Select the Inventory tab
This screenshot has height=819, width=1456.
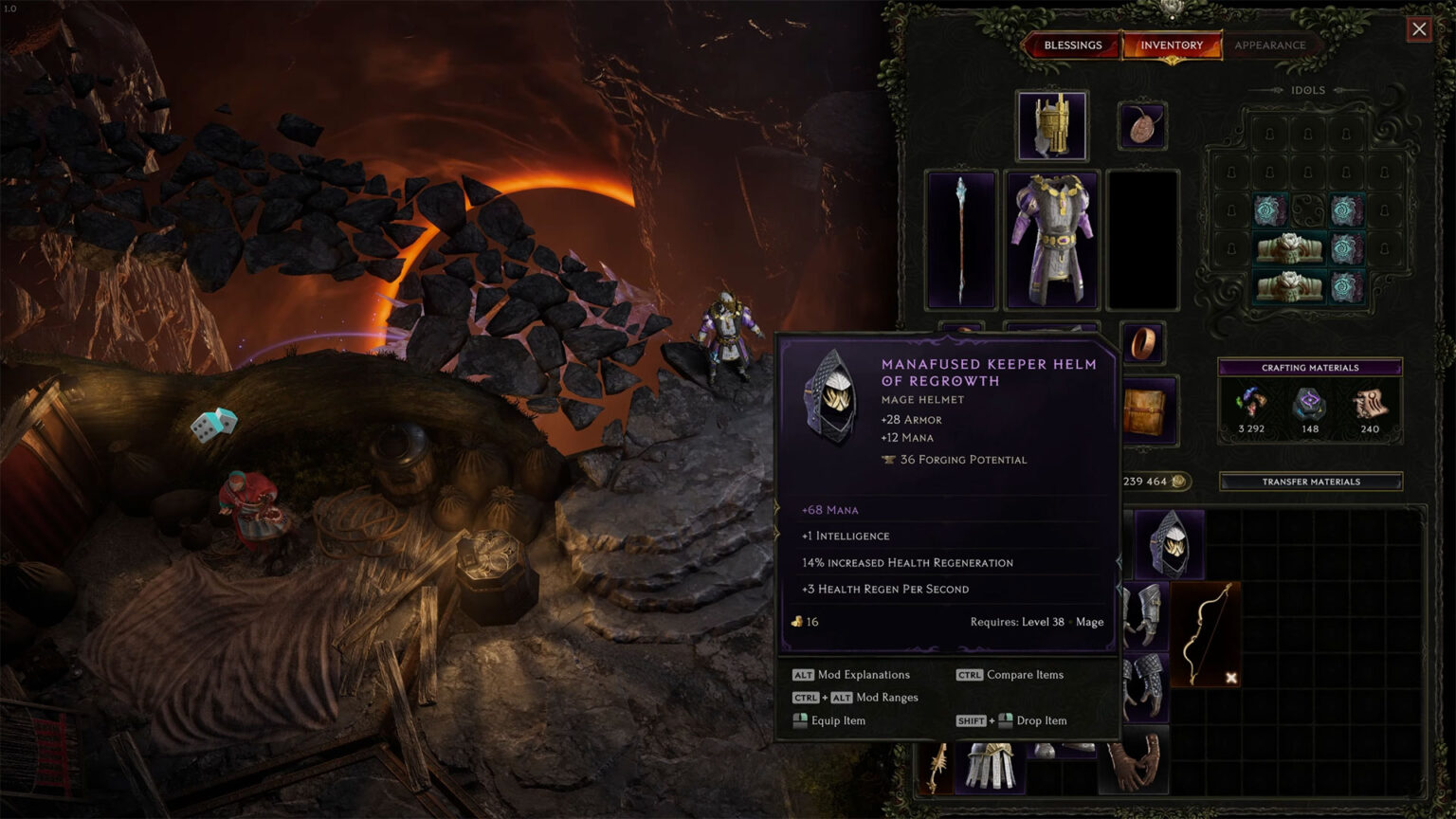[x=1172, y=45]
